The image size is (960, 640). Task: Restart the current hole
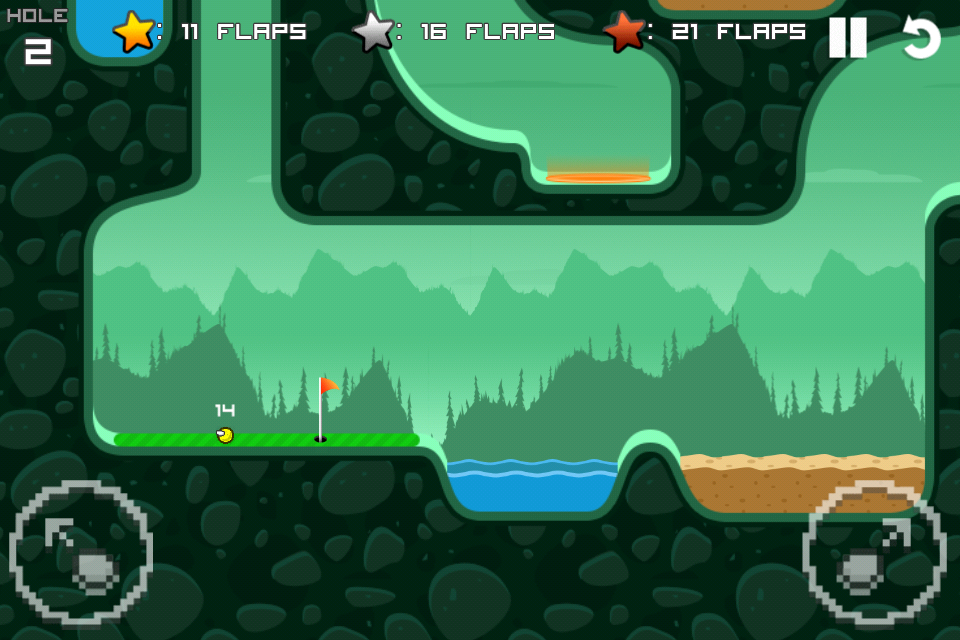[x=920, y=38]
